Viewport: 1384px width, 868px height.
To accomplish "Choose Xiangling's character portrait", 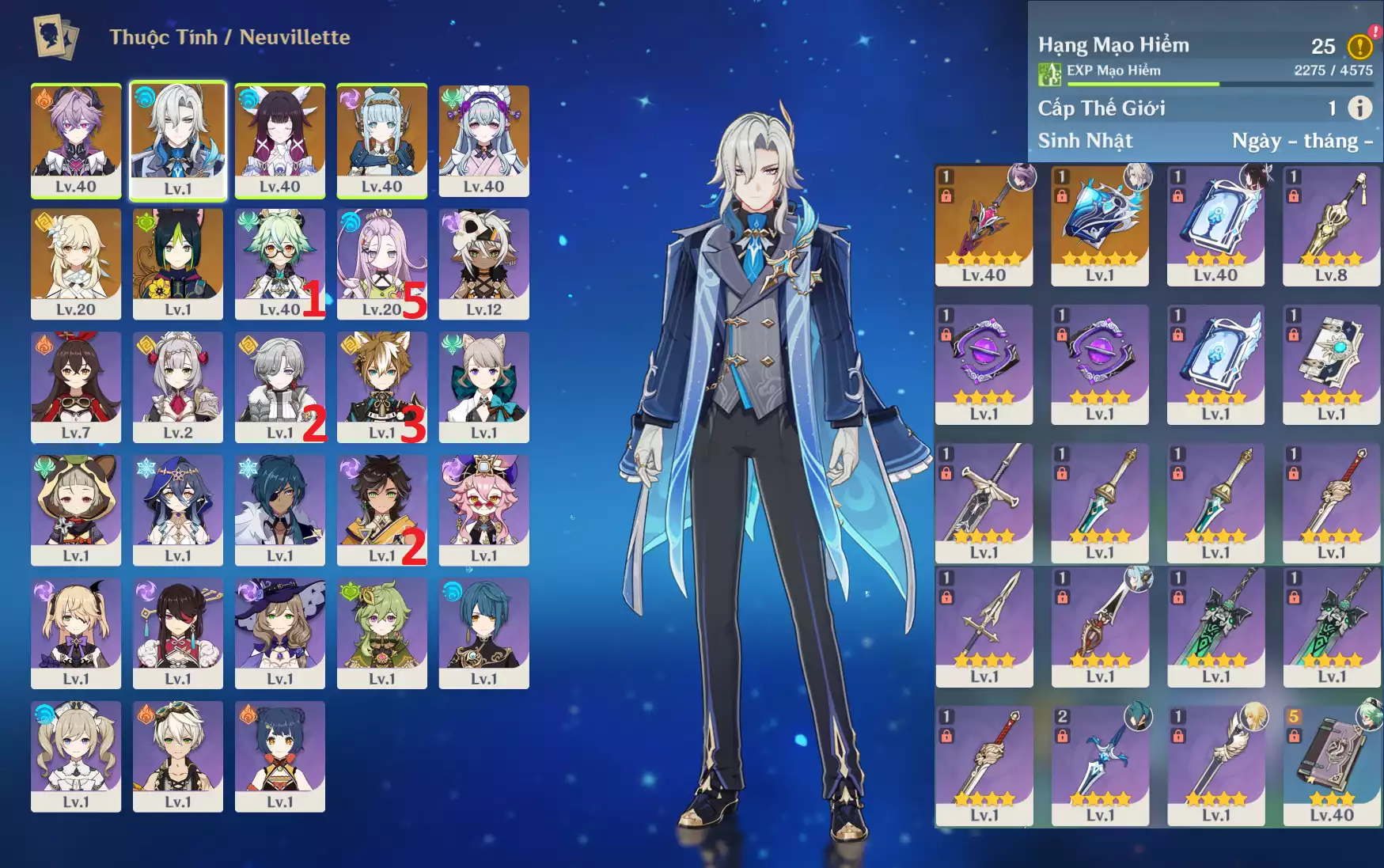I will [x=279, y=756].
